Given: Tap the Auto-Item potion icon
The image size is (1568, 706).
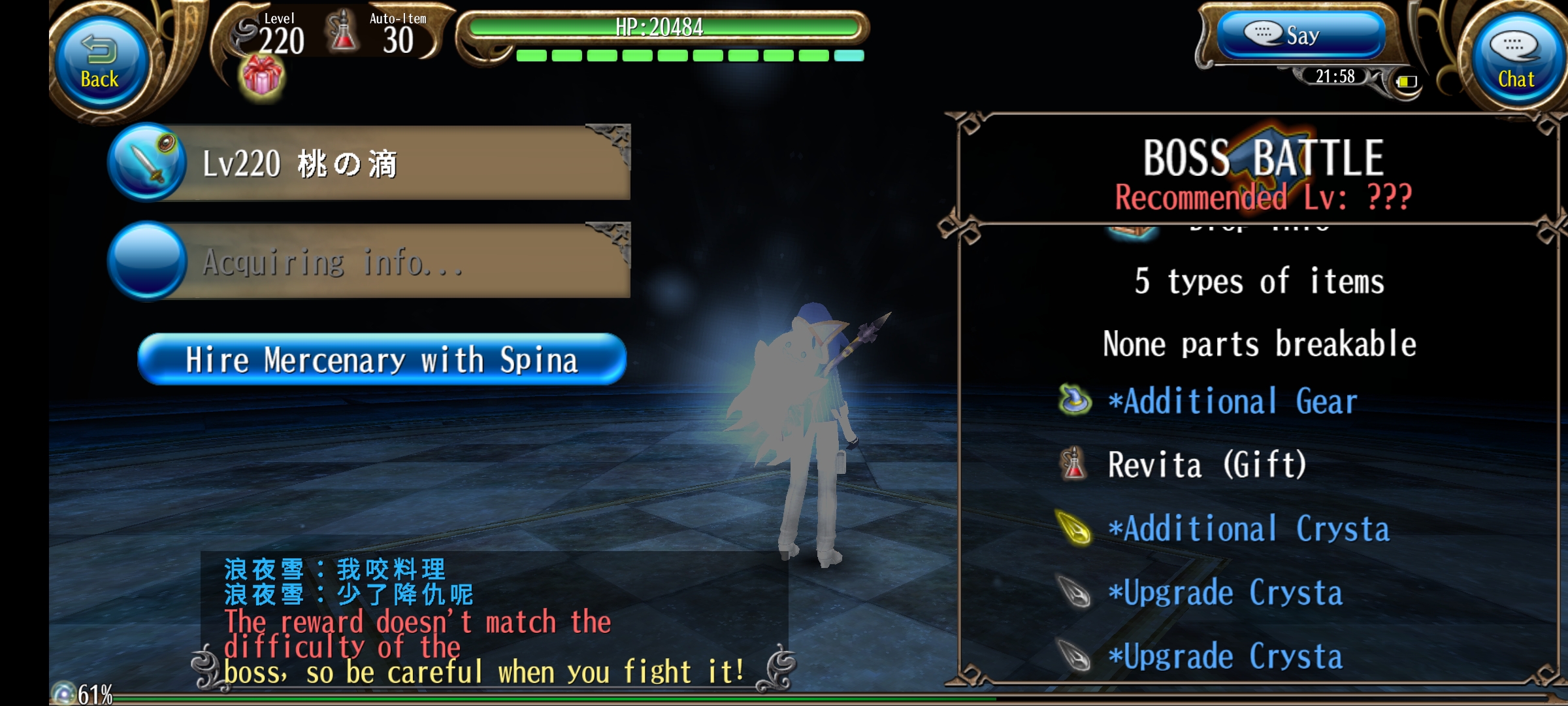Looking at the screenshot, I should 343,31.
